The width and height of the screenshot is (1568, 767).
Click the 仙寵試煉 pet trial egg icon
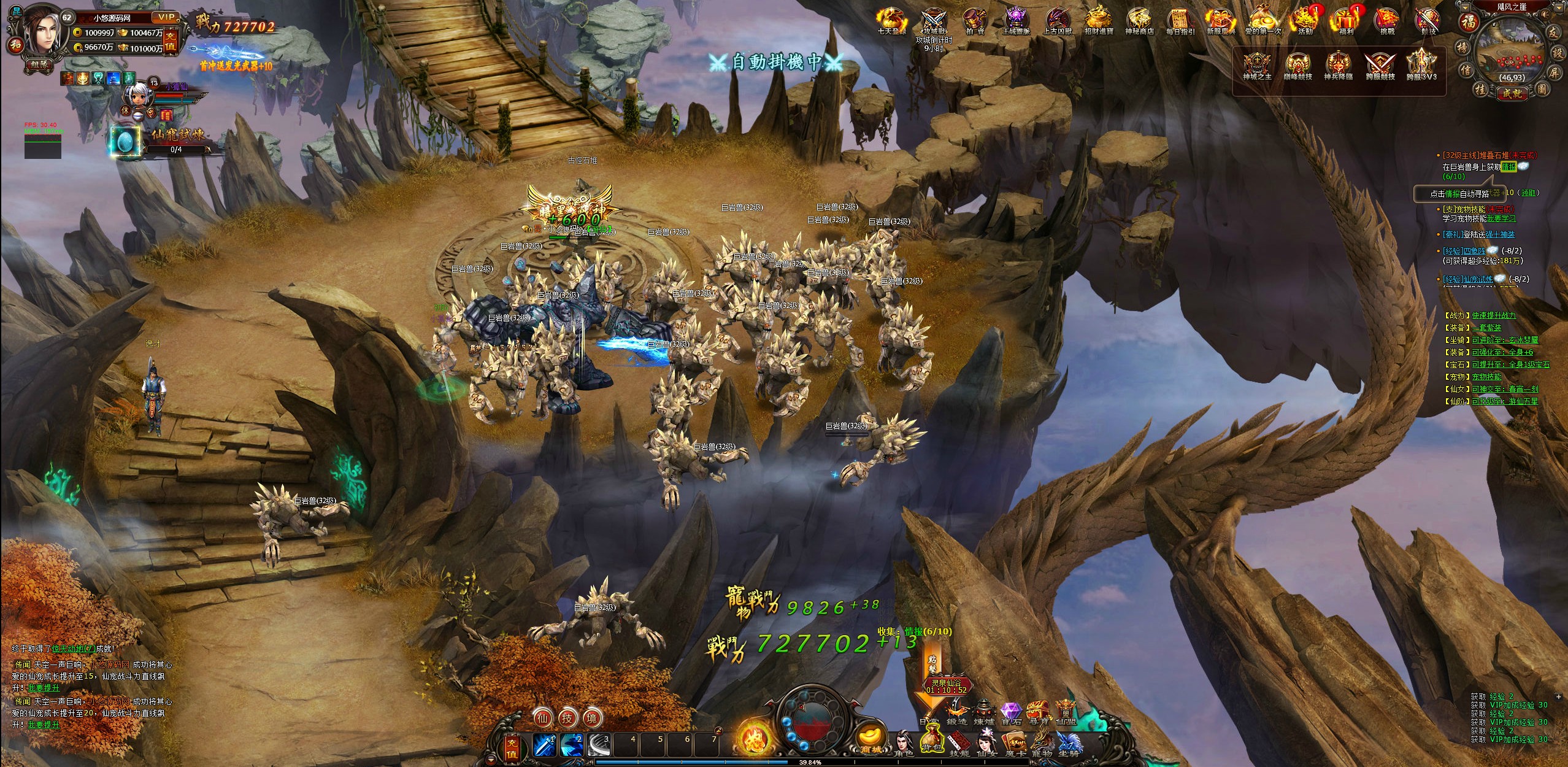tap(125, 142)
